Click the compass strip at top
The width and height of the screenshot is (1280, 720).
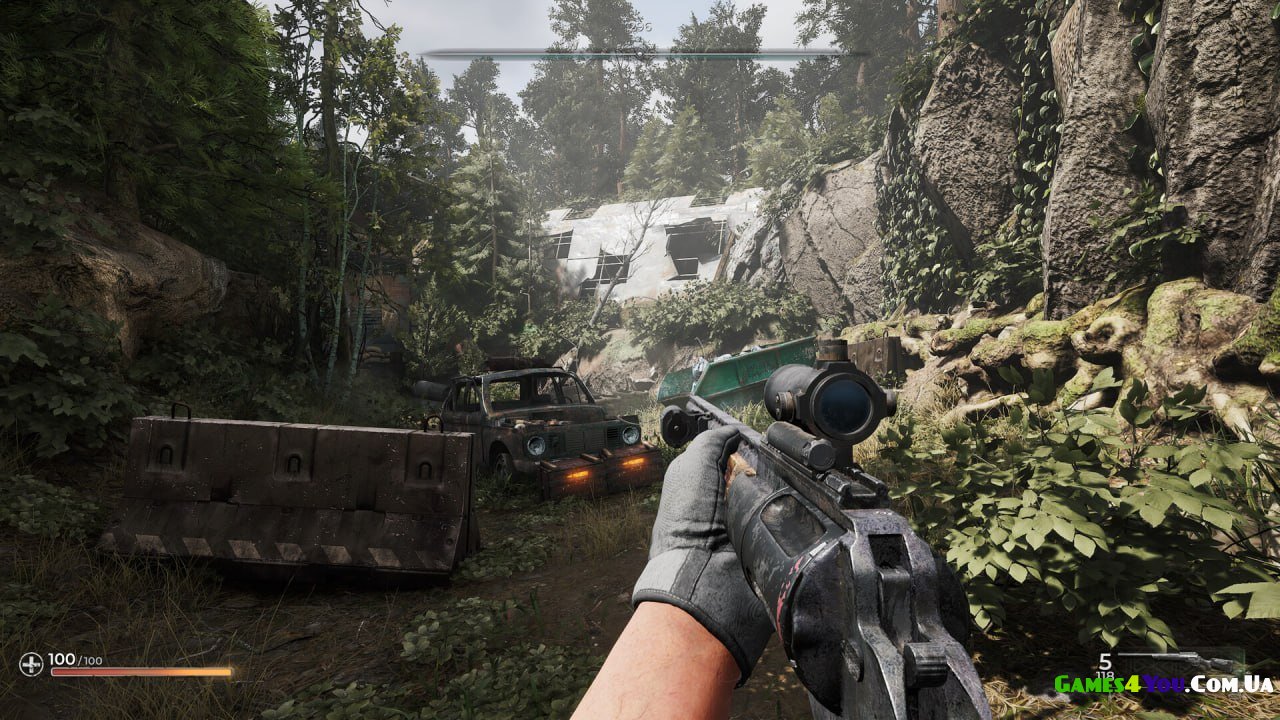[640, 53]
